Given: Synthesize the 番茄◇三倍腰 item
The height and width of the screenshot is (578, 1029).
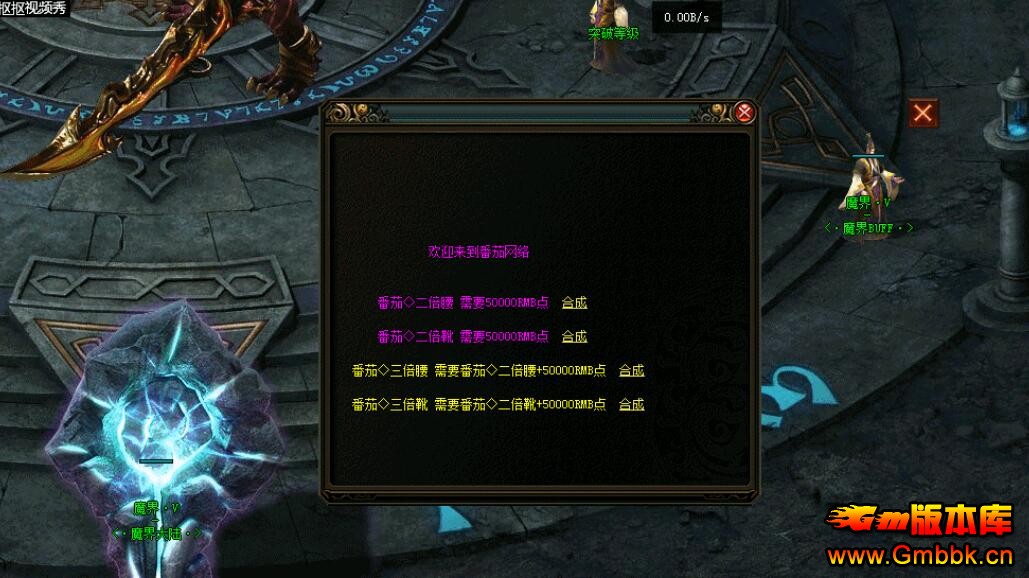Looking at the screenshot, I should 631,370.
